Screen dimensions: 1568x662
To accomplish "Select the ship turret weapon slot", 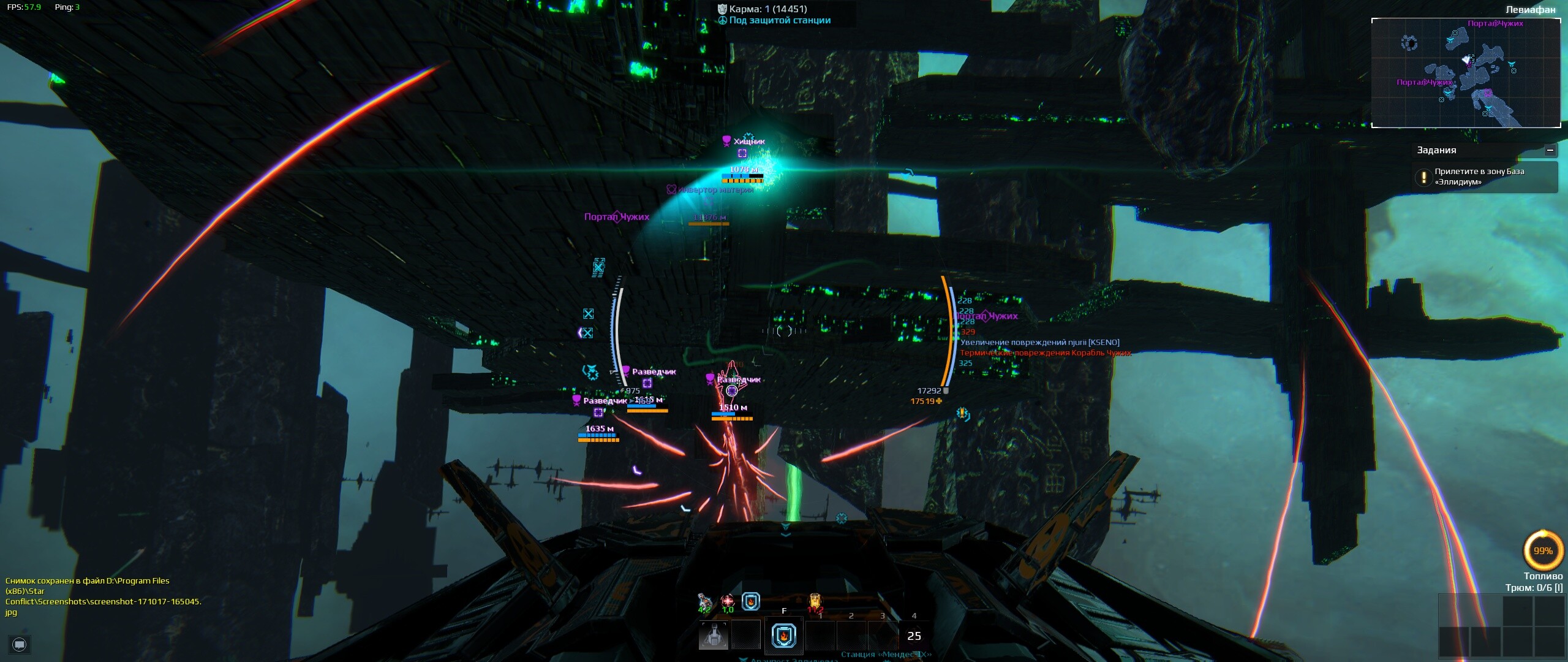I will click(x=714, y=636).
